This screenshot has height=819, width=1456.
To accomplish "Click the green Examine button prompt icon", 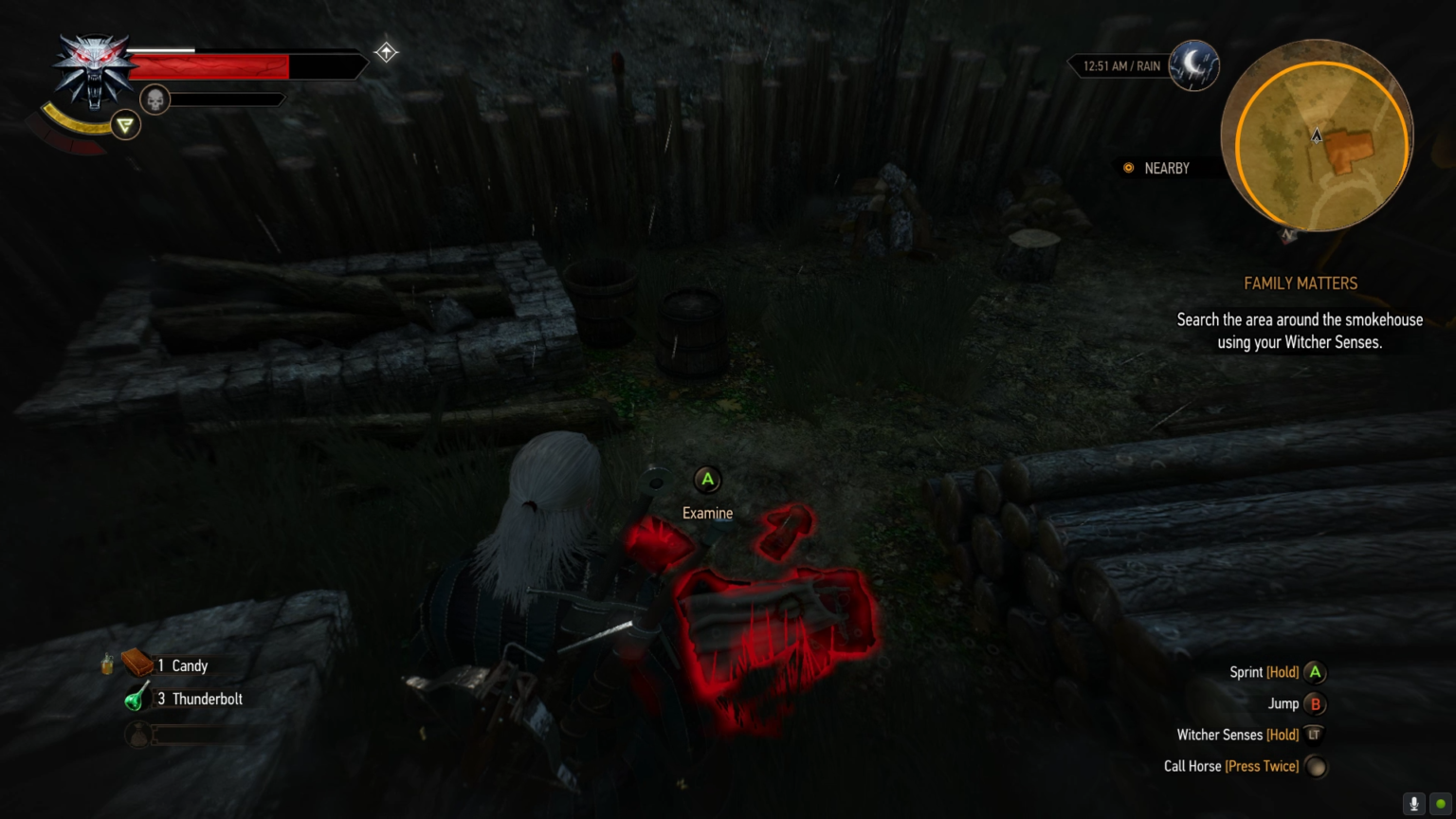I will coord(707,481).
